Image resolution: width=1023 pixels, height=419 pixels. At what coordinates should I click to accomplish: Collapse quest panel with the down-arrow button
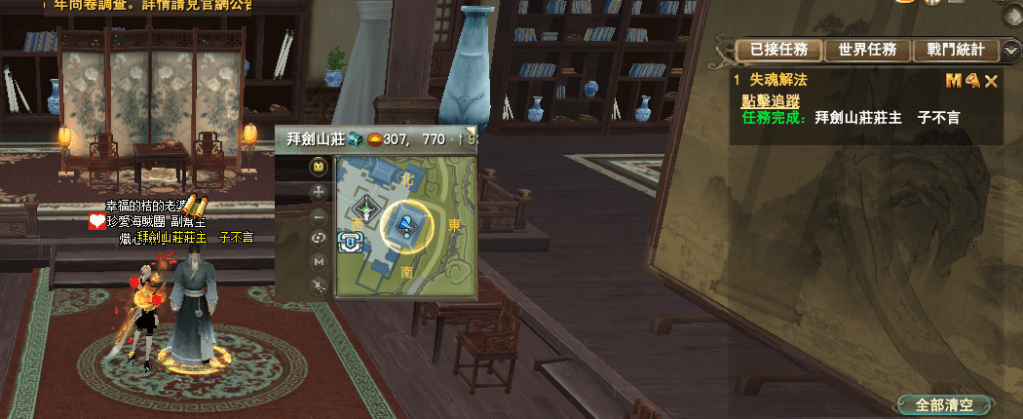click(x=1009, y=50)
